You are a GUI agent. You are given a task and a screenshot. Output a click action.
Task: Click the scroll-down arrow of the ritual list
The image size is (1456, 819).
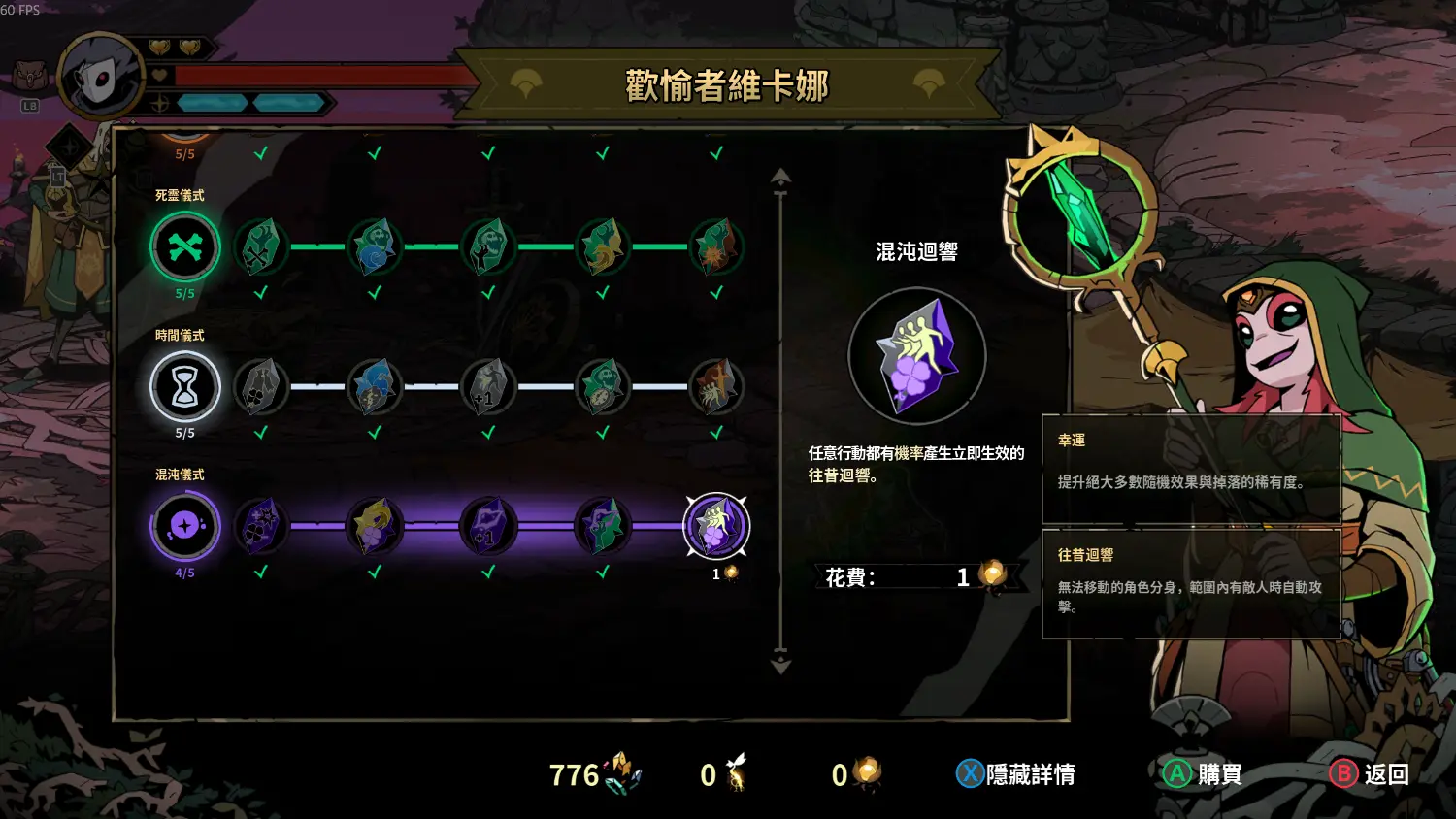coord(780,666)
